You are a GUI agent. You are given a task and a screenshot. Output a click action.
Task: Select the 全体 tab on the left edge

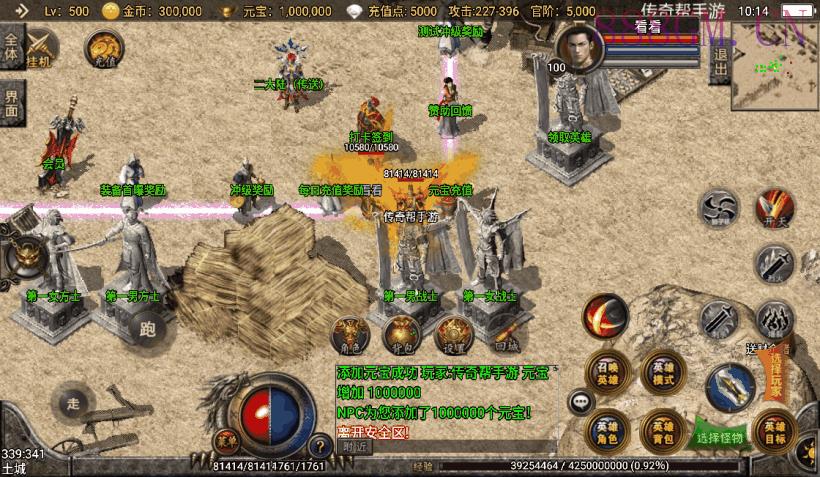(11, 48)
